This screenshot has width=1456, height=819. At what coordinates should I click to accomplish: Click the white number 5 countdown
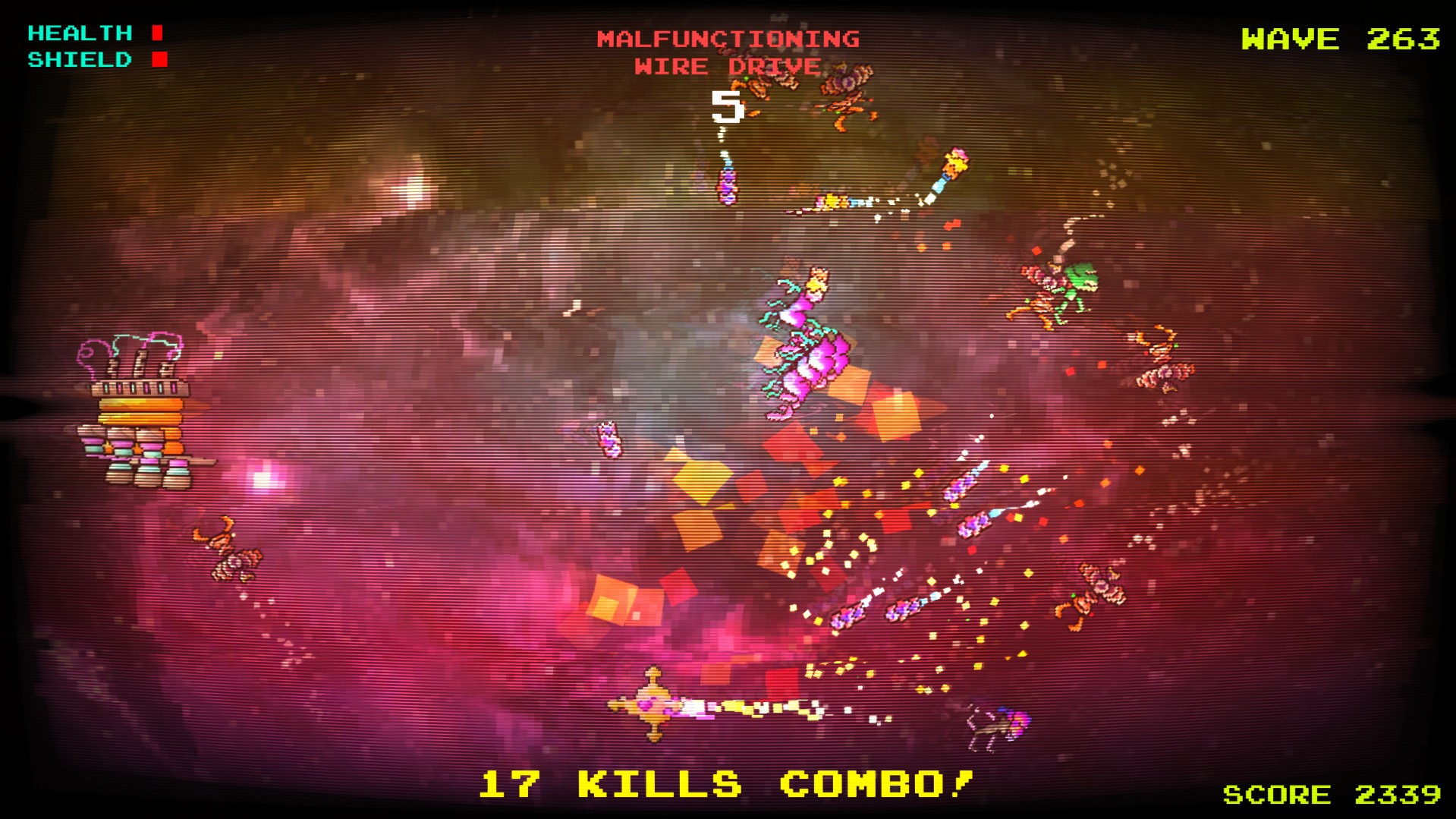(x=728, y=107)
